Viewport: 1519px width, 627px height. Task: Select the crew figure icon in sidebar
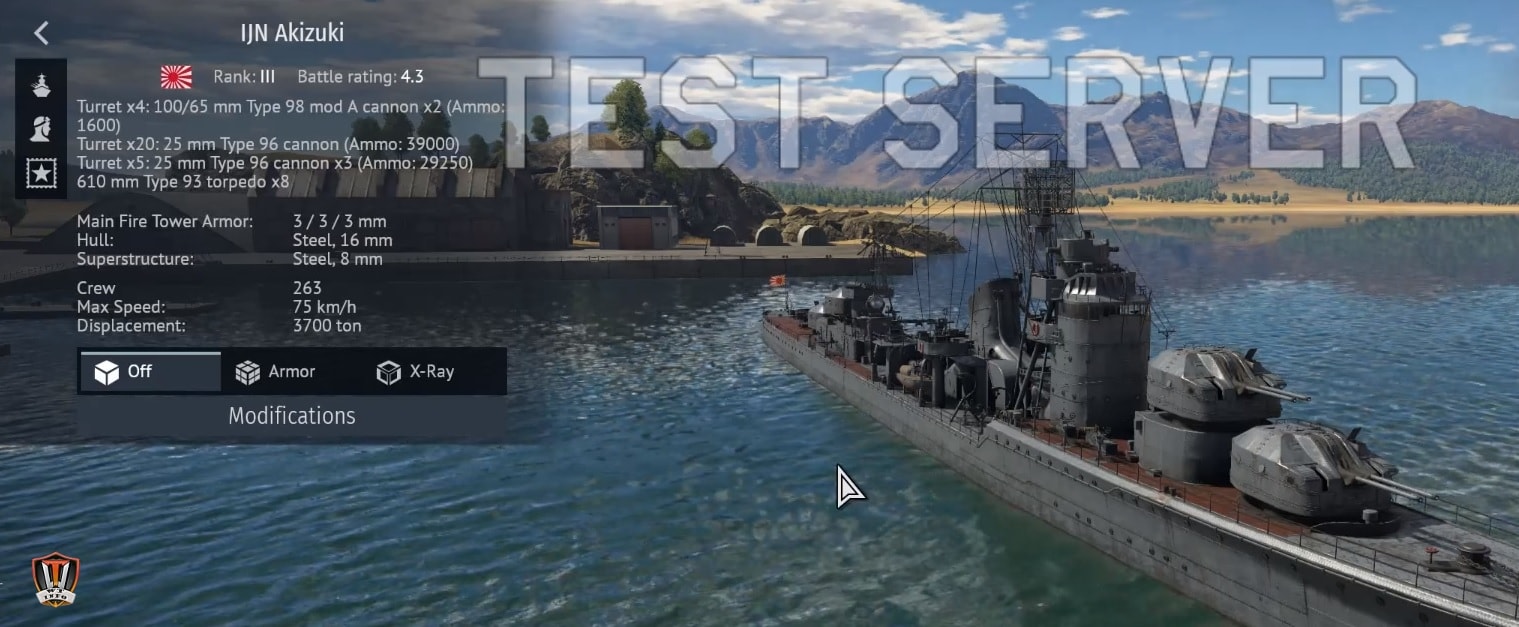point(41,129)
